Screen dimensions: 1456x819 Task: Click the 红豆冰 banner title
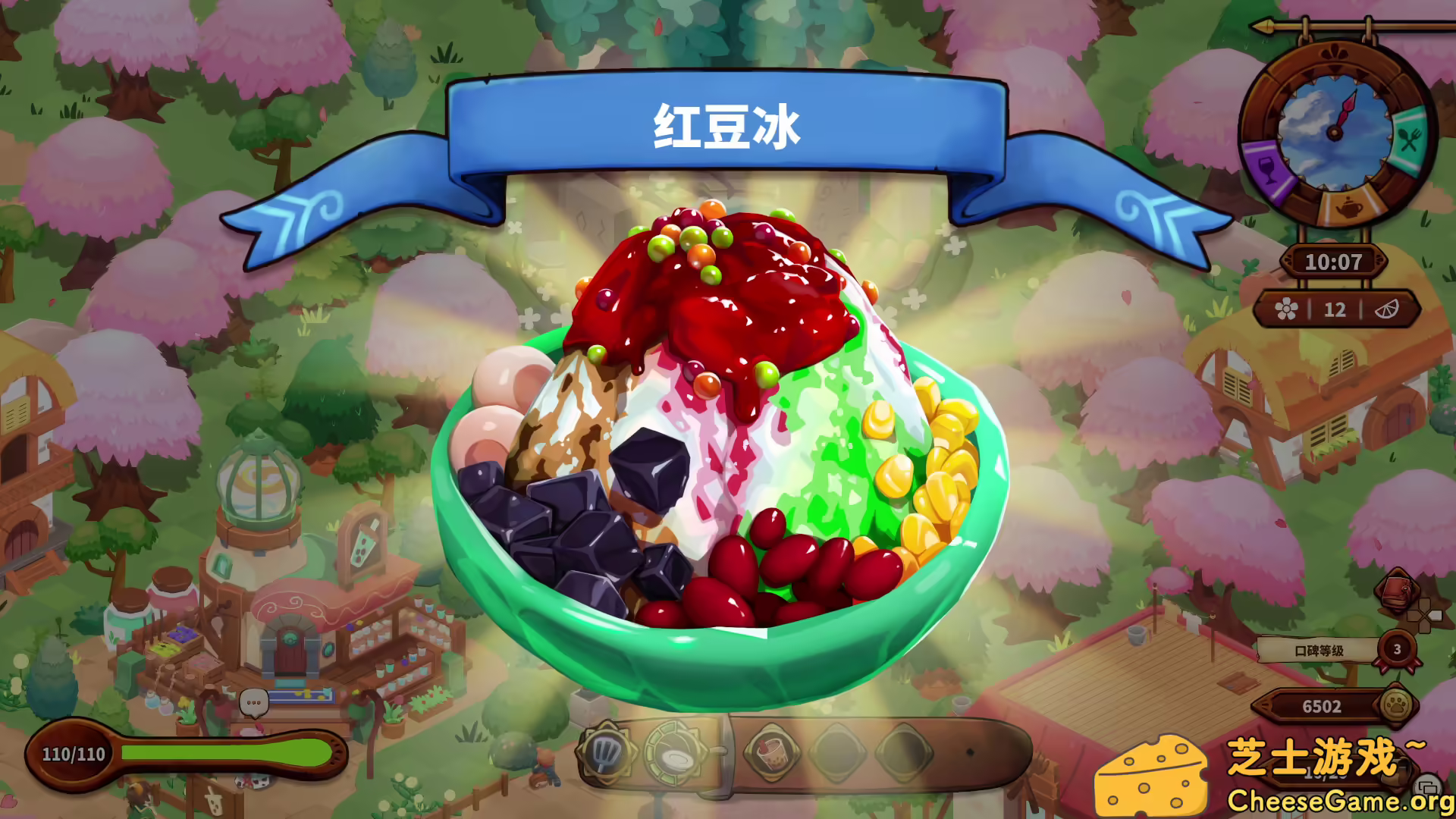click(x=728, y=125)
